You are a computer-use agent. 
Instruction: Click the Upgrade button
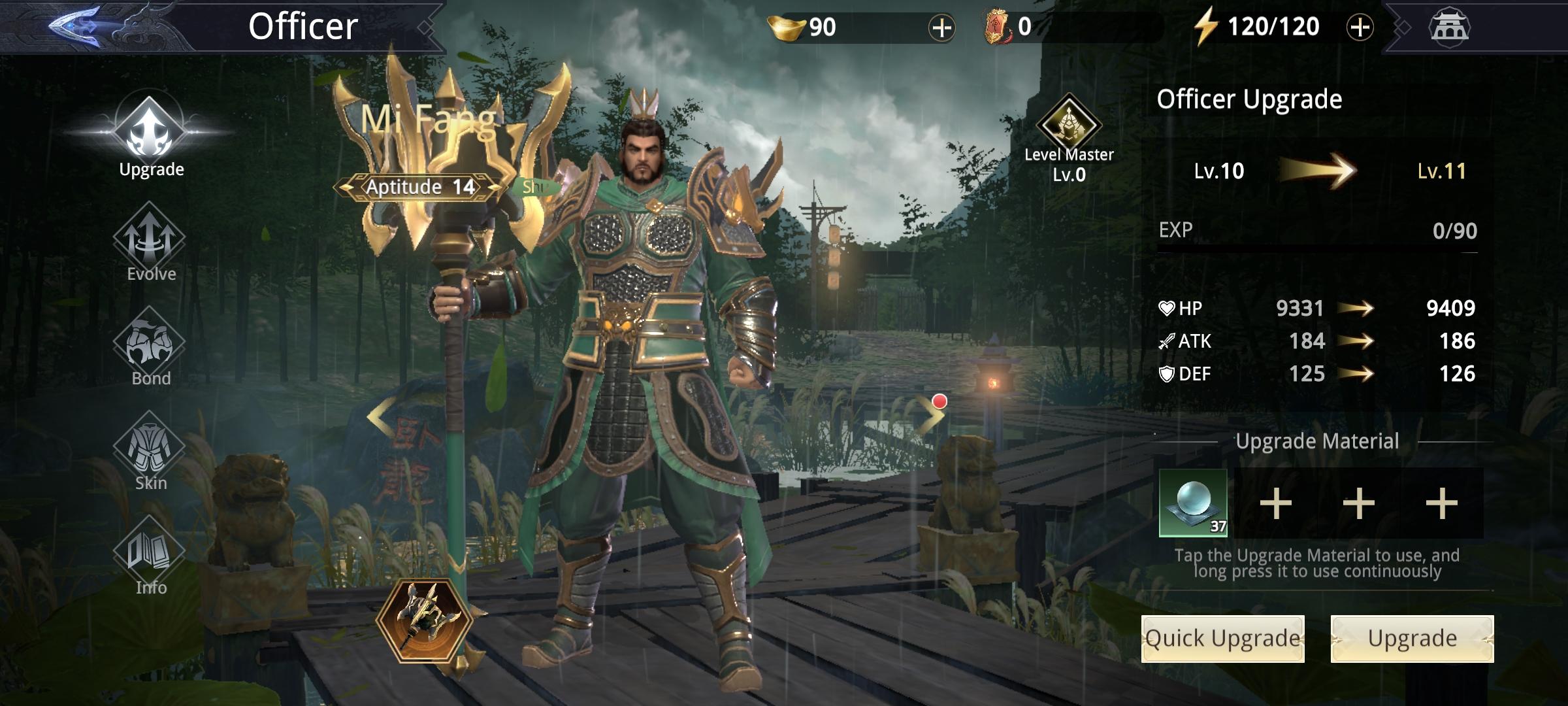(1412, 639)
